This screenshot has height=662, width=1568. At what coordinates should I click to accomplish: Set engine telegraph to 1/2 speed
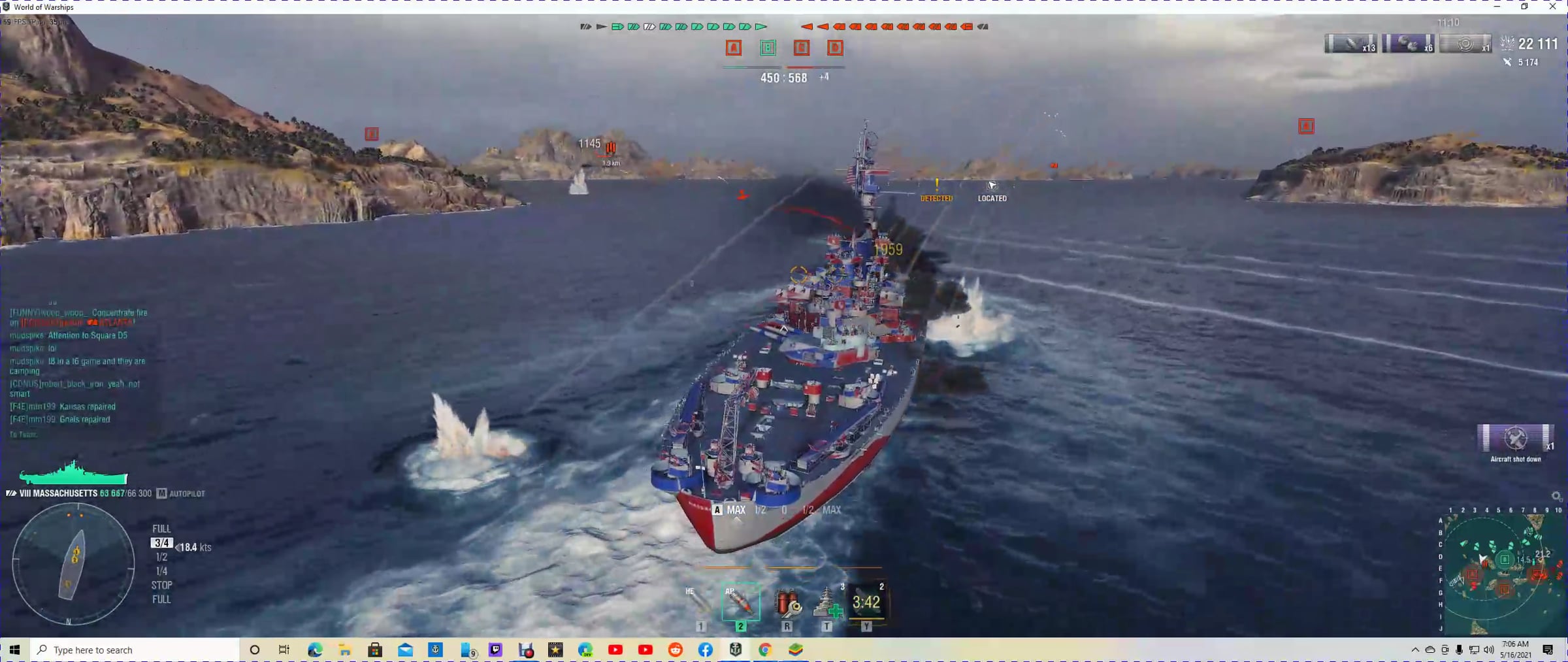coord(161,557)
